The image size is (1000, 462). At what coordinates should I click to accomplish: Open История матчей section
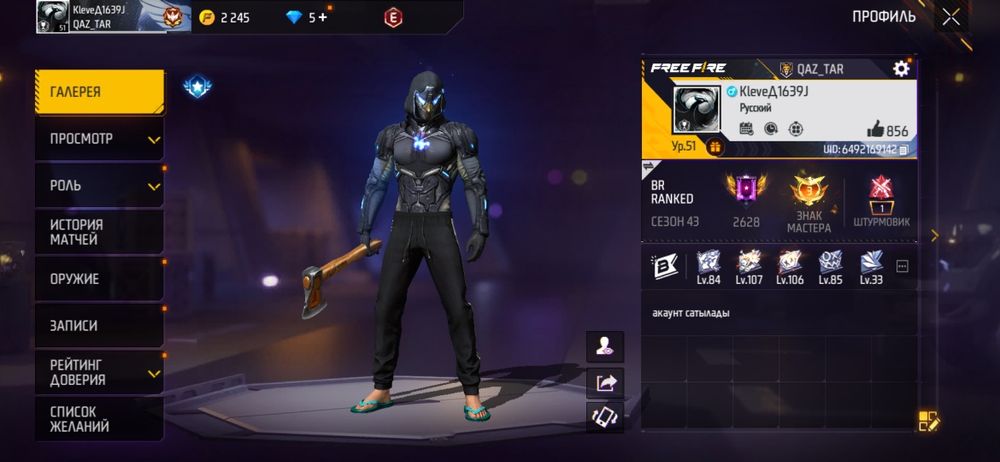tap(99, 232)
